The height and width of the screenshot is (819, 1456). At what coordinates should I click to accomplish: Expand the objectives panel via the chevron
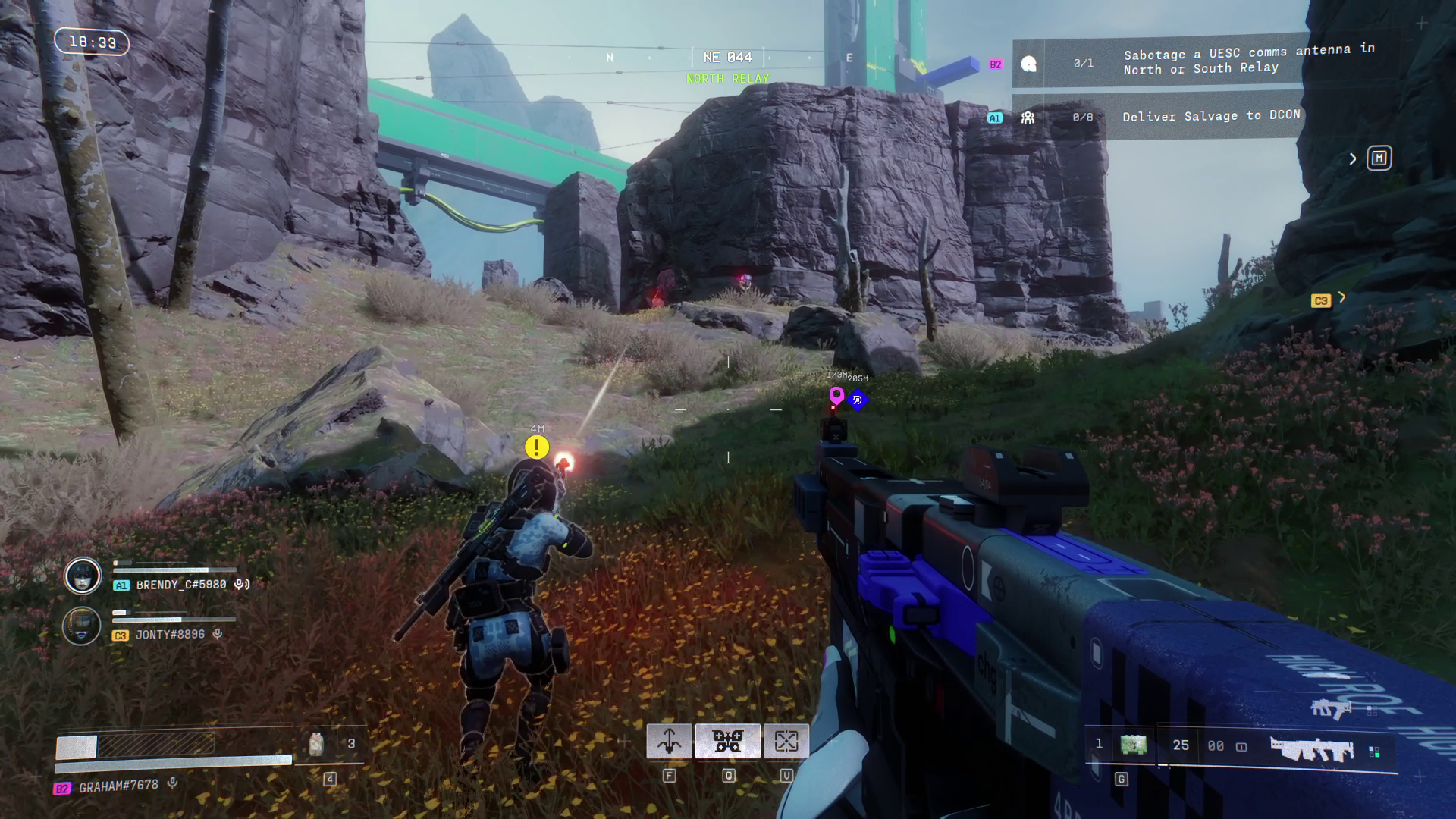click(1353, 158)
